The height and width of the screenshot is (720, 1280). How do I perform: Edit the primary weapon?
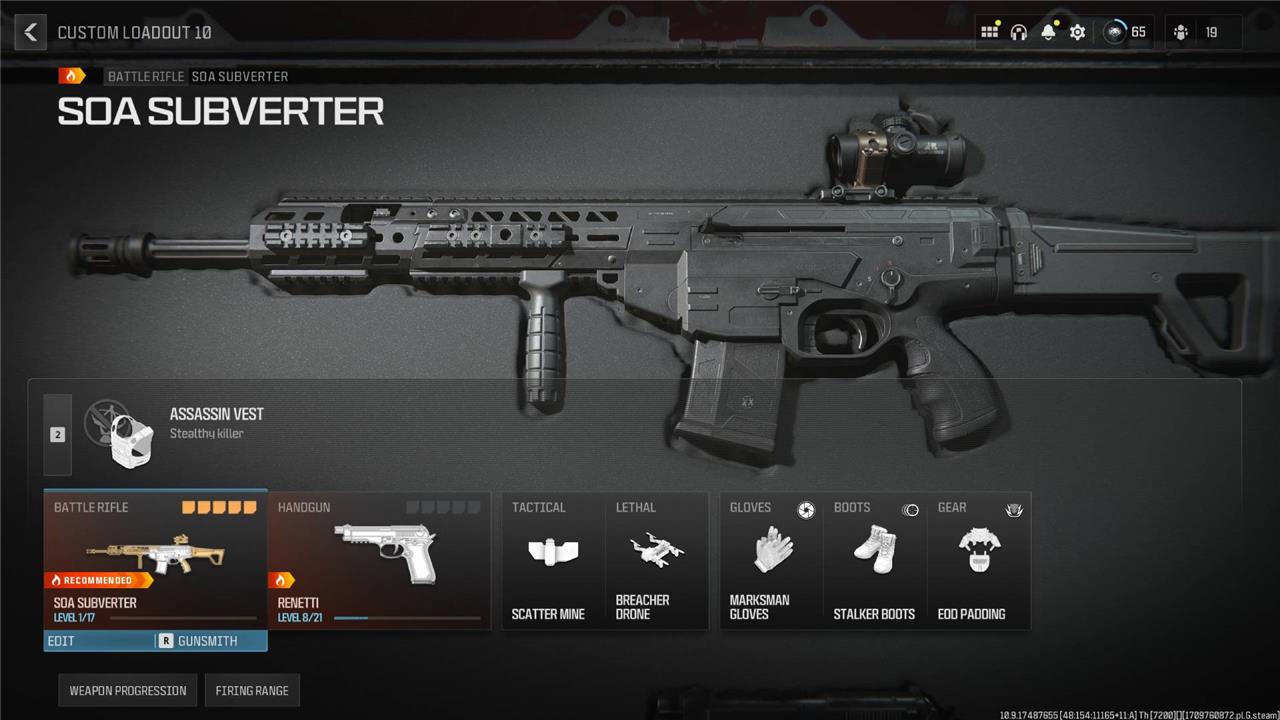click(x=99, y=641)
